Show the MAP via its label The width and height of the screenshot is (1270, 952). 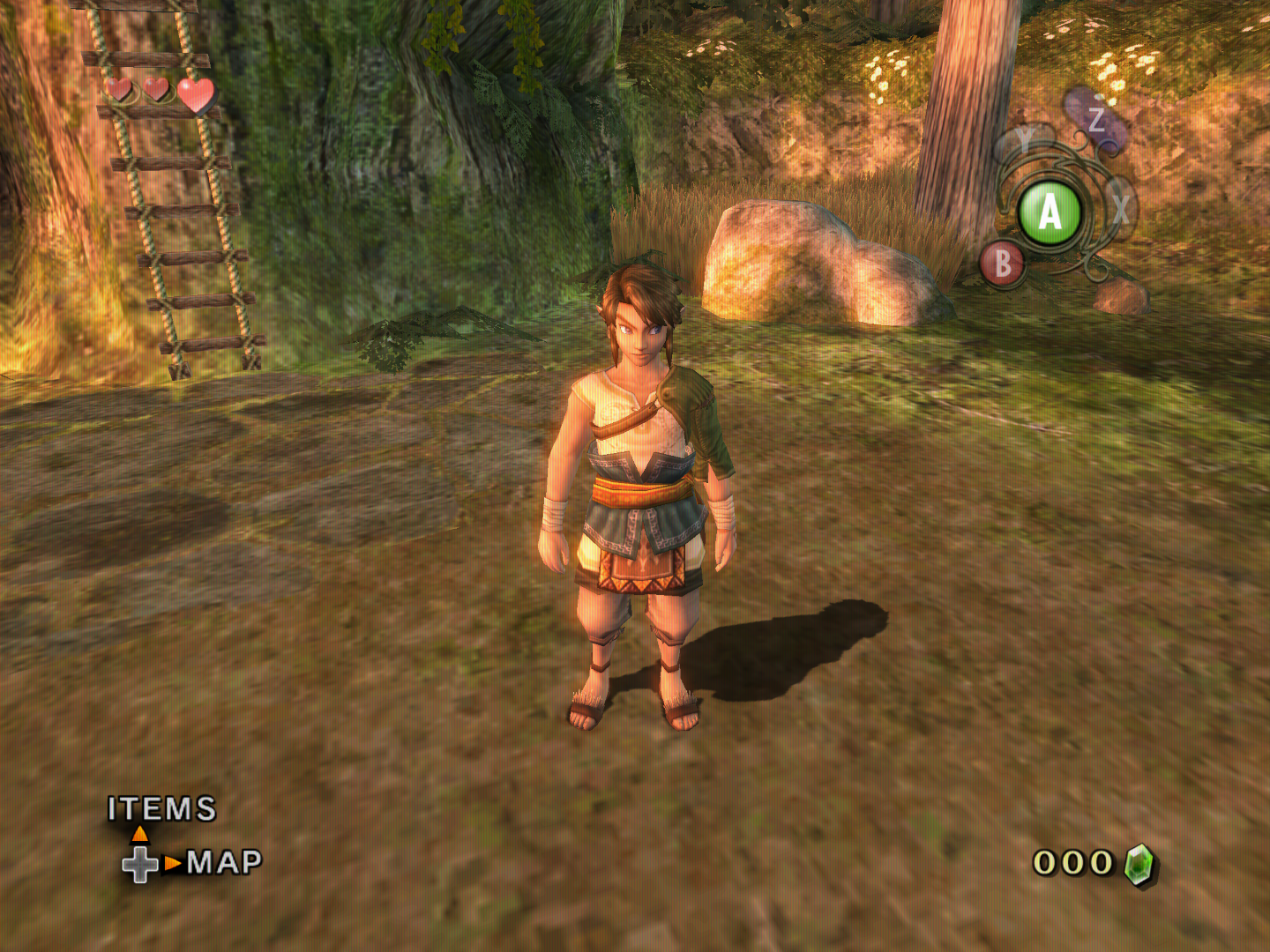coord(224,861)
